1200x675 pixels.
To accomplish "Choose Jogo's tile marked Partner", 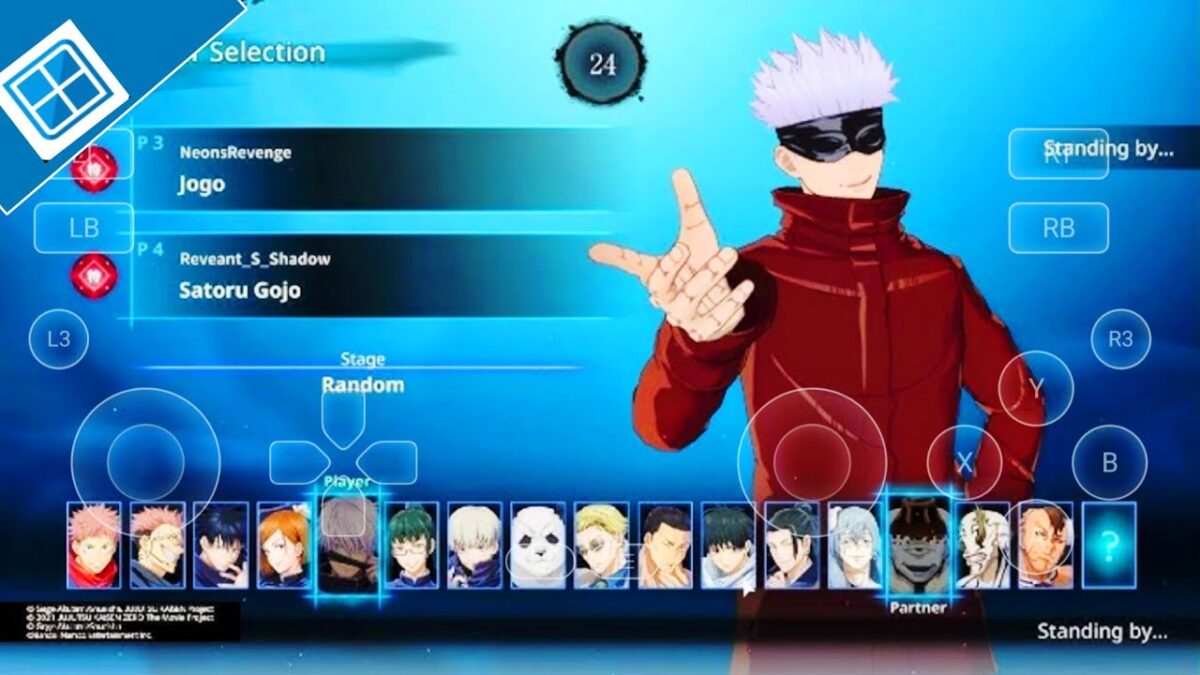I will 918,545.
